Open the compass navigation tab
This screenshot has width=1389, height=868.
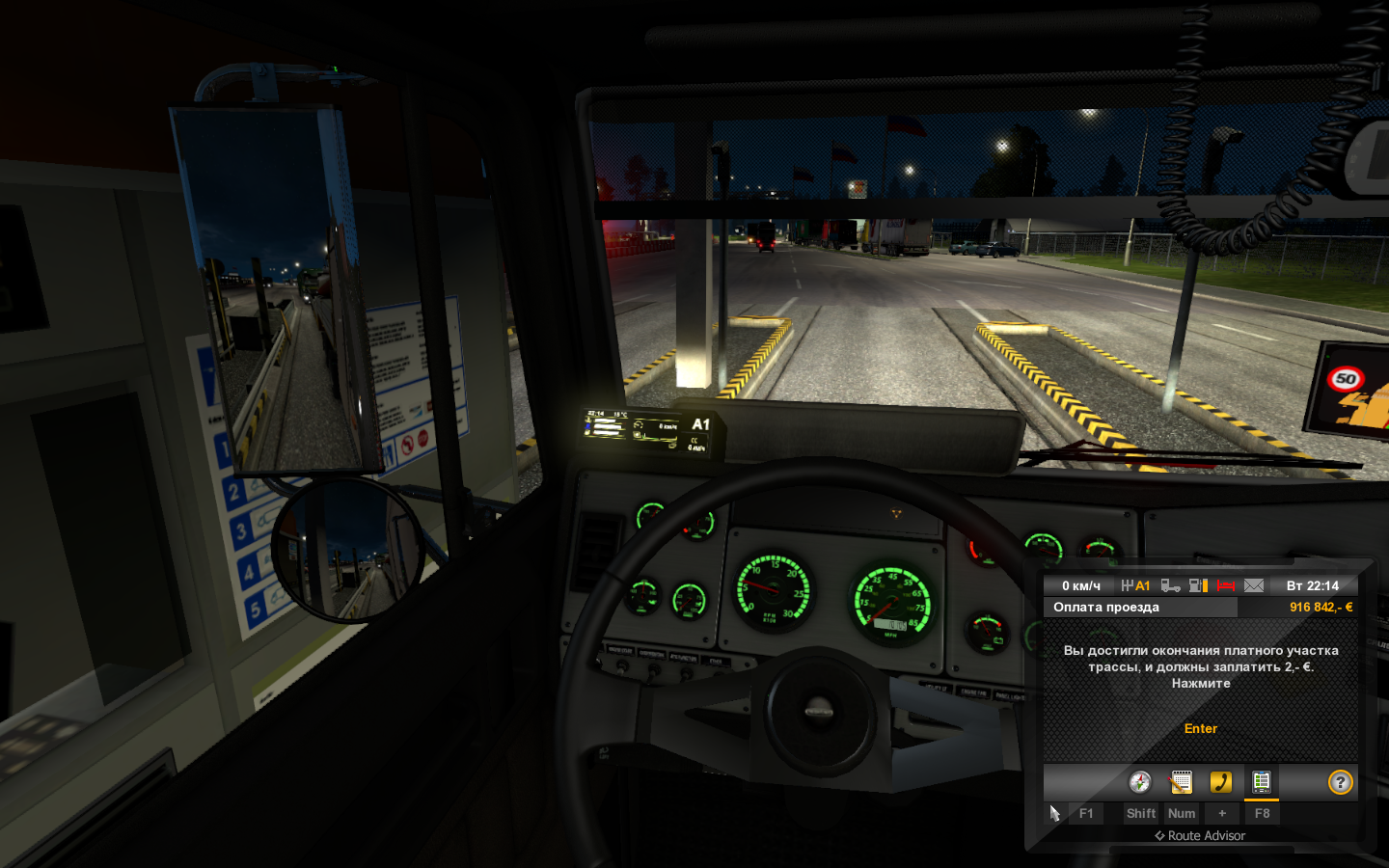tap(1140, 782)
